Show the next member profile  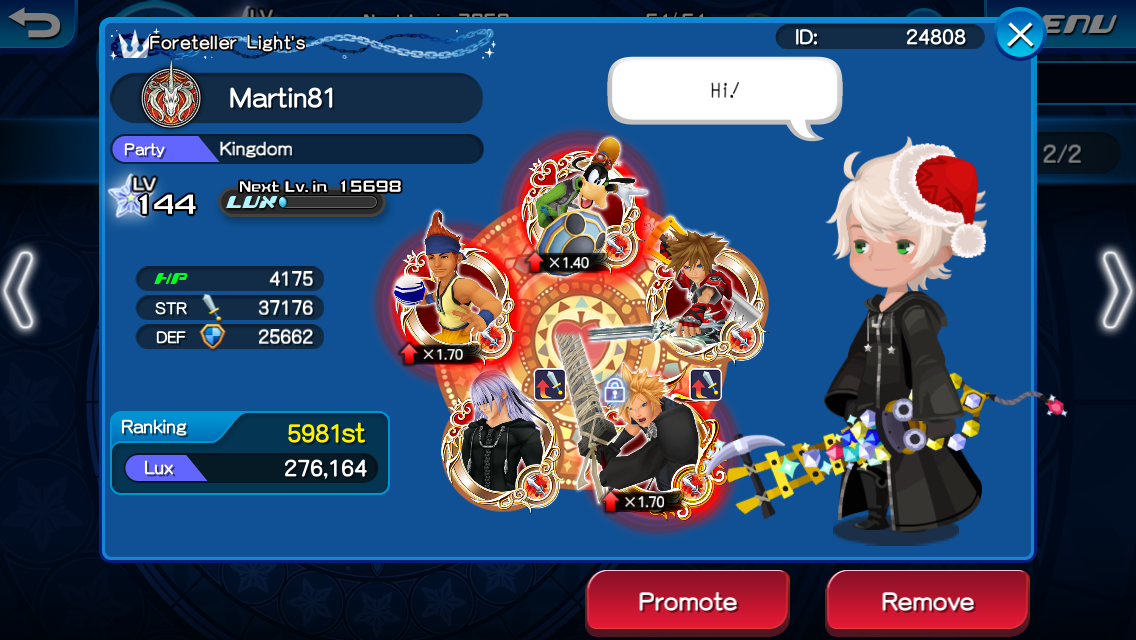coord(1115,291)
